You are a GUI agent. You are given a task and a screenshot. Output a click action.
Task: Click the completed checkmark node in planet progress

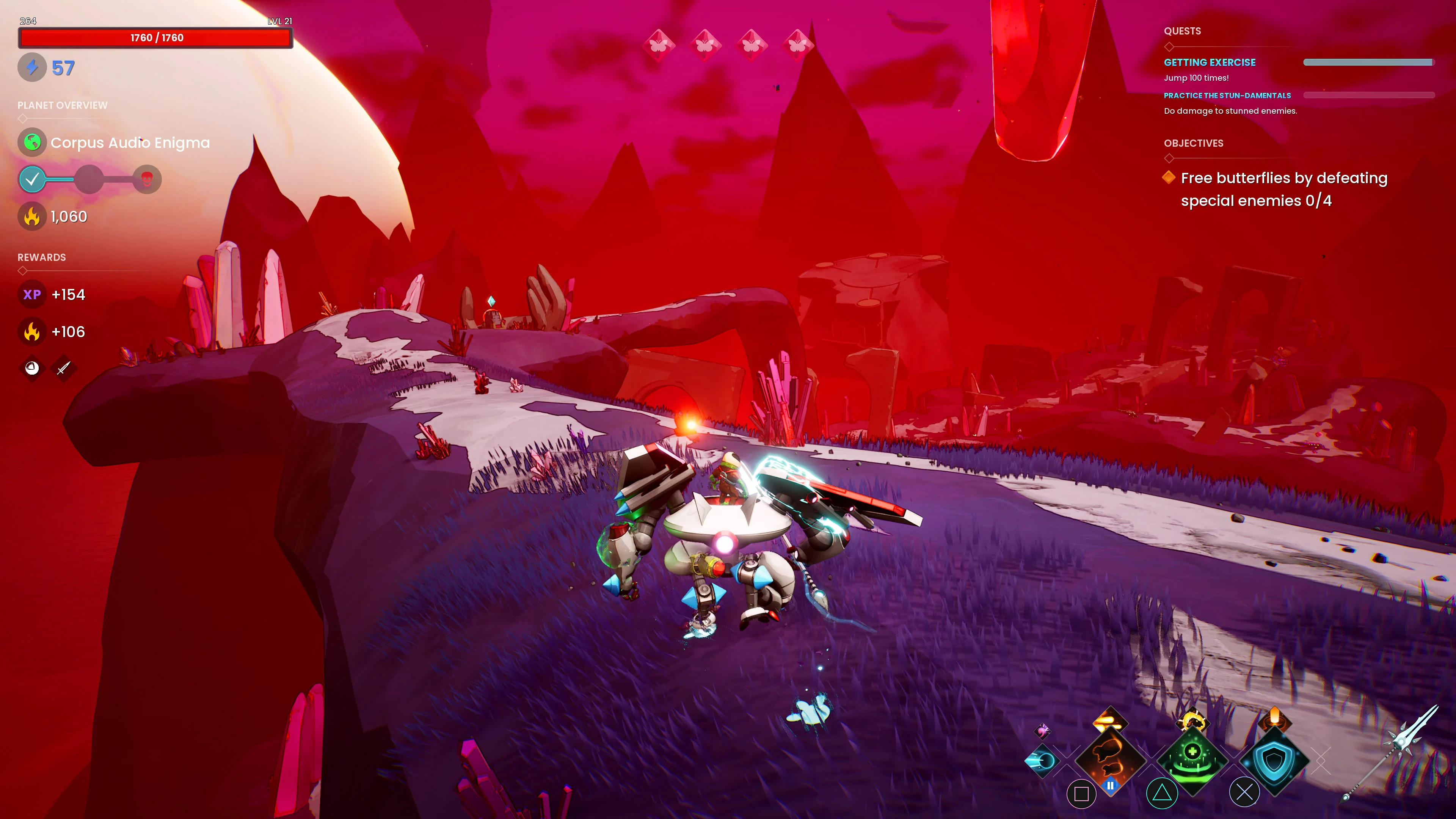point(33,179)
